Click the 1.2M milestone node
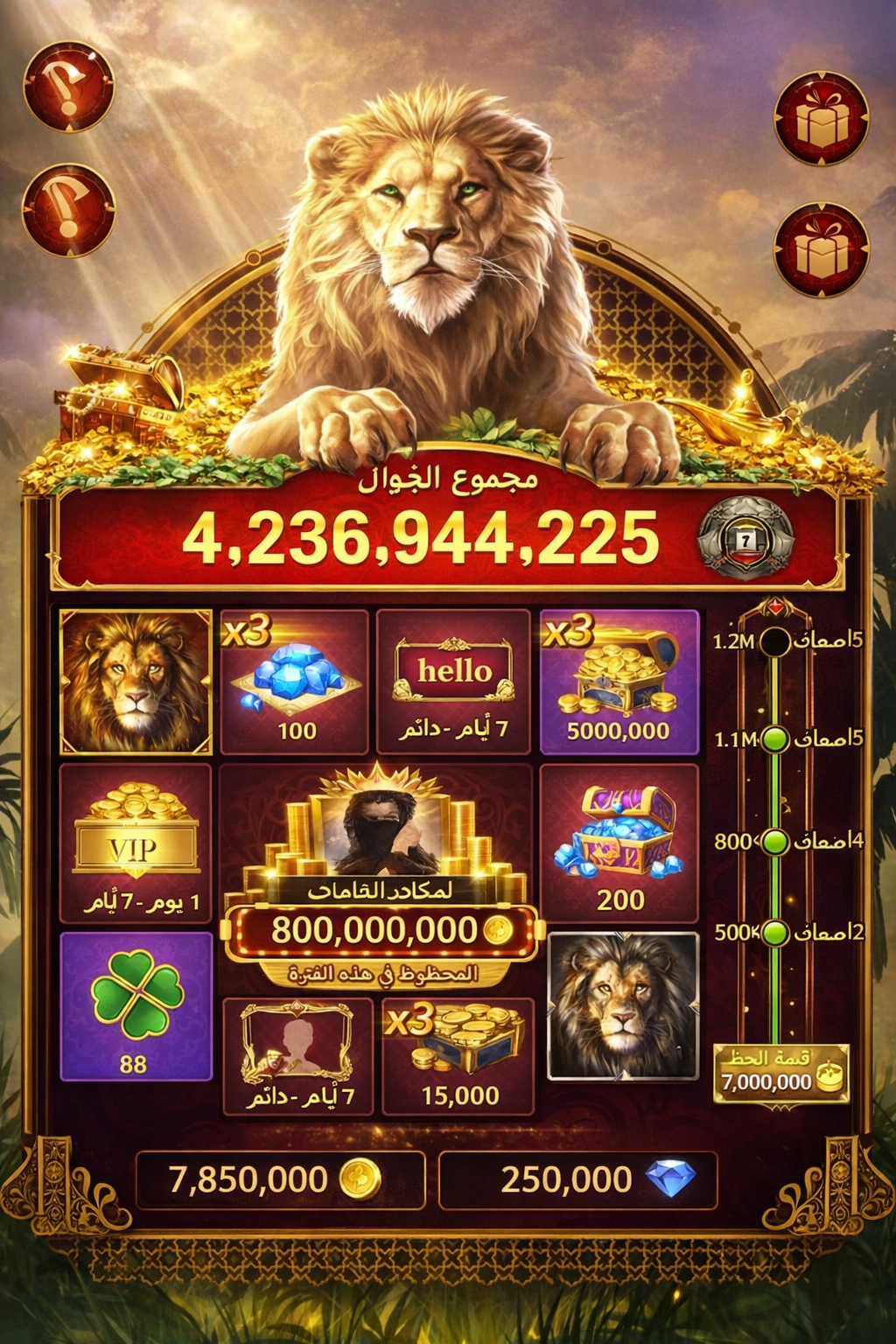Screen dimensions: 896x1344 pyautogui.click(x=774, y=641)
